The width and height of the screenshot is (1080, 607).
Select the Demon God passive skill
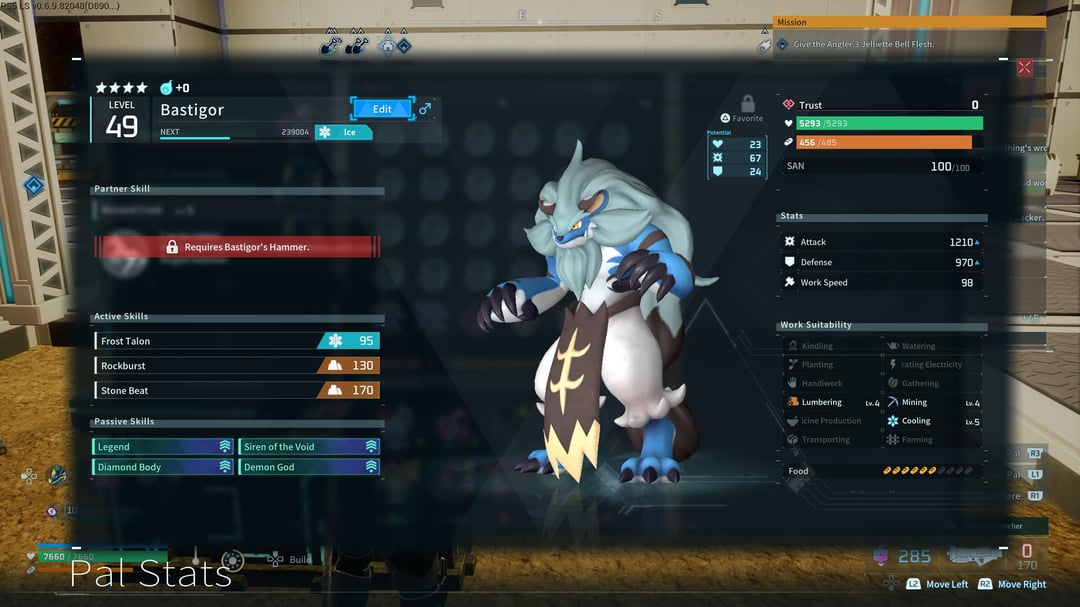click(309, 467)
